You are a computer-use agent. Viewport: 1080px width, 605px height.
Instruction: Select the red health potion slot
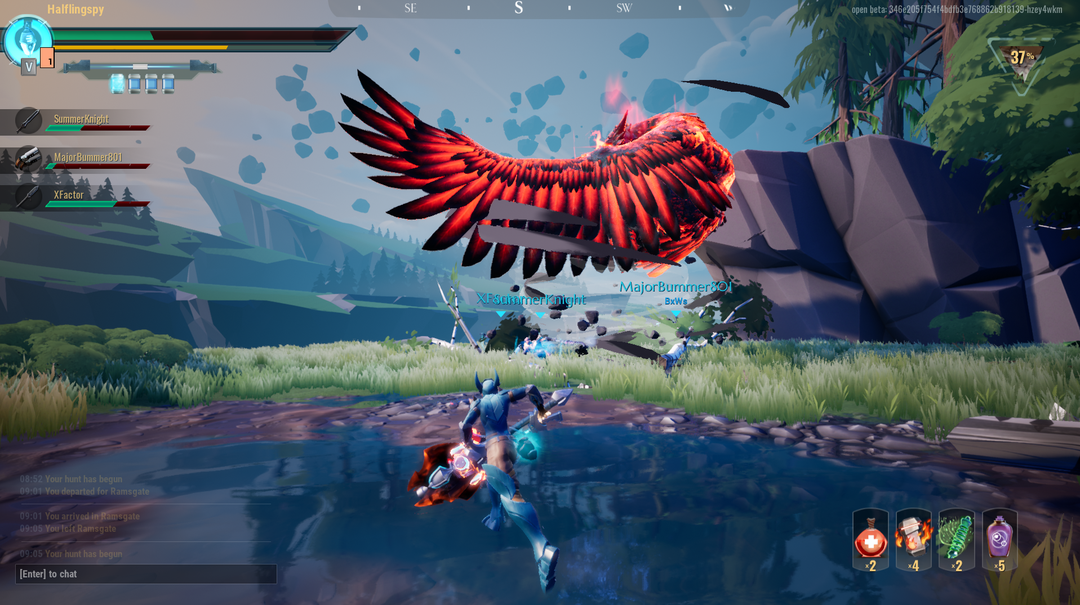870,540
